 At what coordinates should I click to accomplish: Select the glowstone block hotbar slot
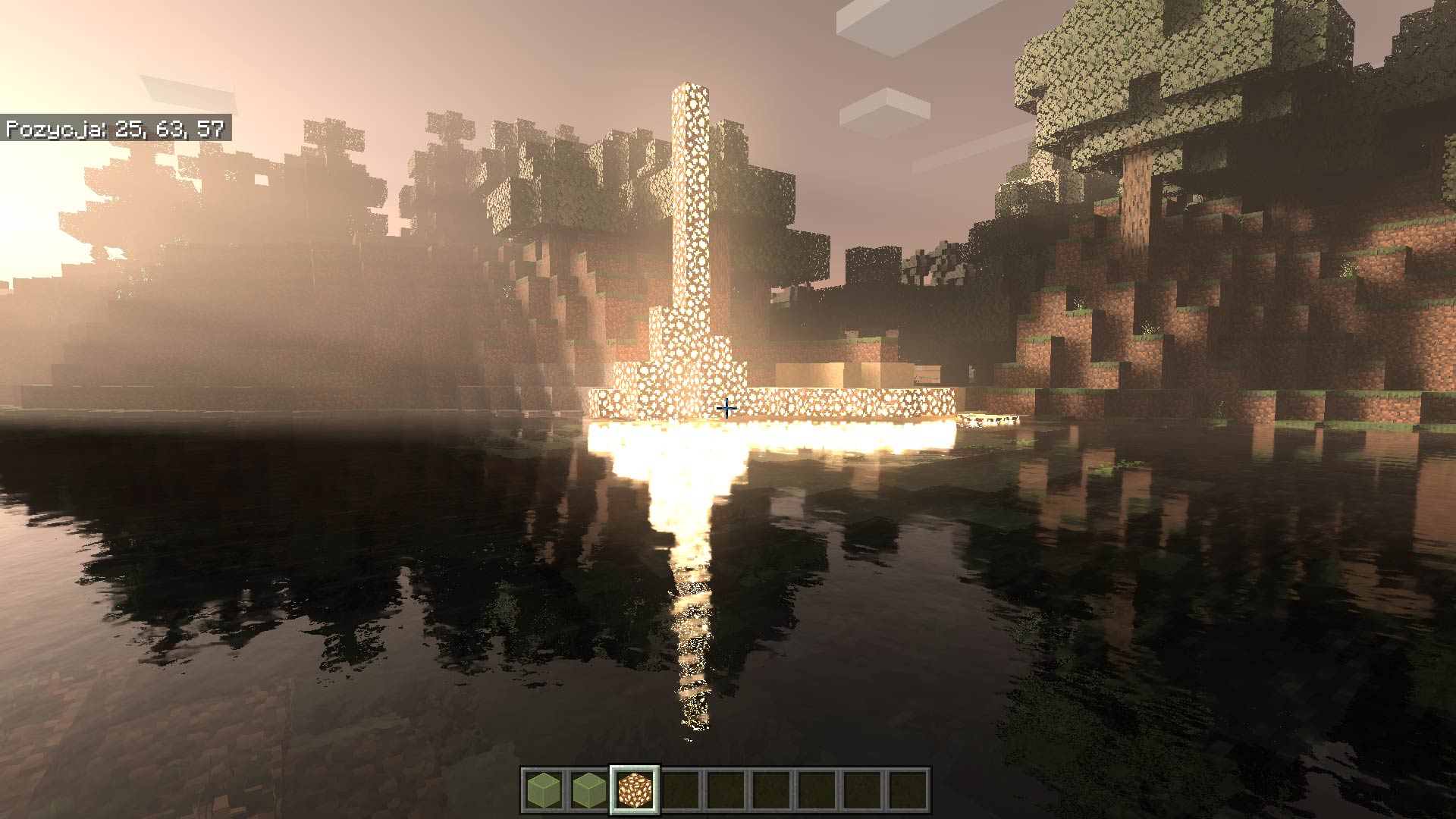[x=635, y=790]
